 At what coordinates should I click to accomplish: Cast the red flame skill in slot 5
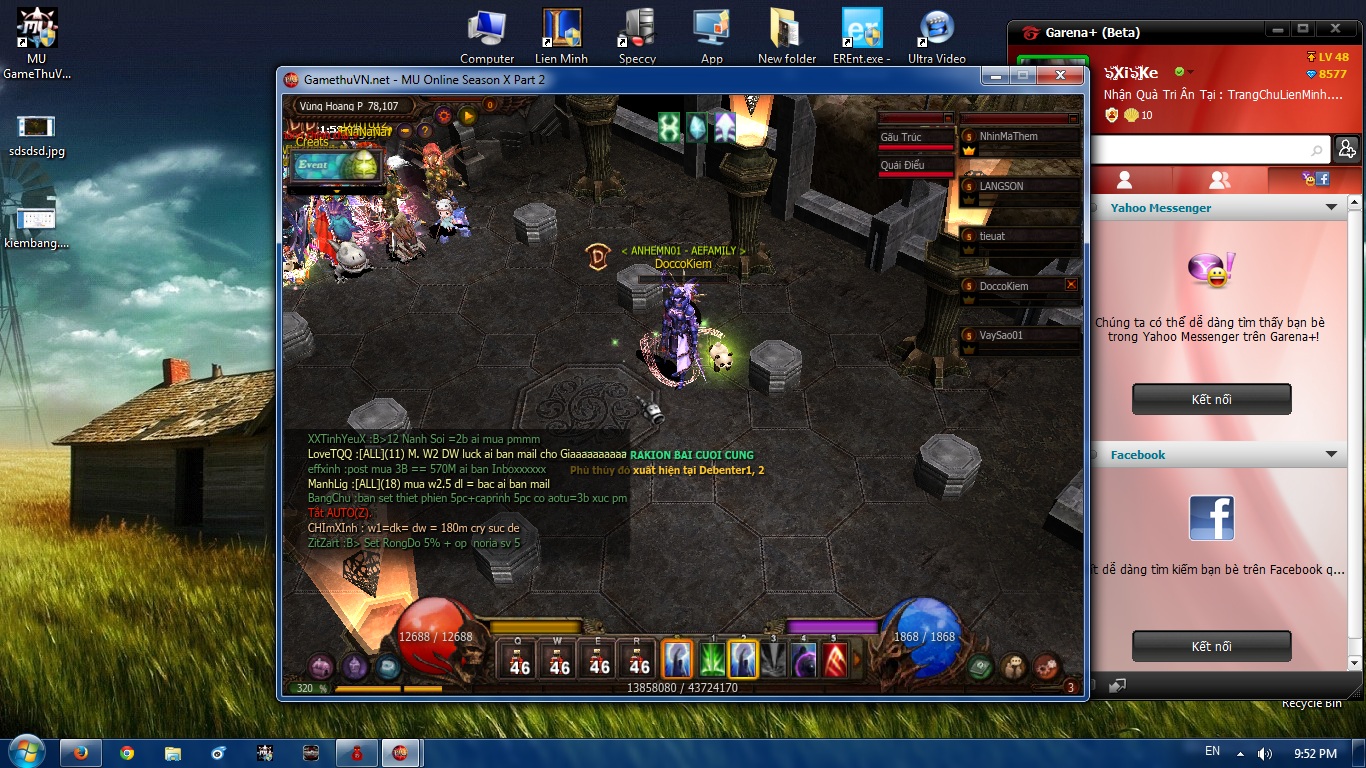coord(835,660)
